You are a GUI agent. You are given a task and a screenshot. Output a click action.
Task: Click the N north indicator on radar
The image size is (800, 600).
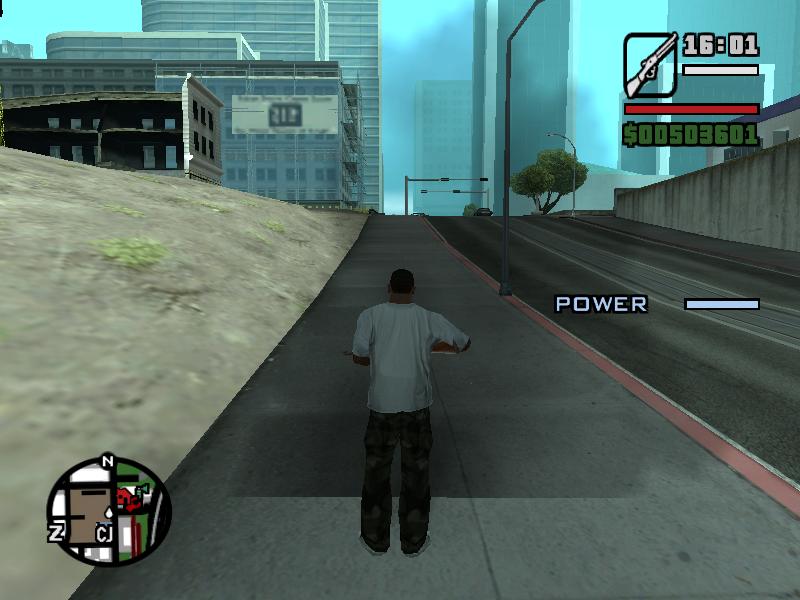coord(108,462)
